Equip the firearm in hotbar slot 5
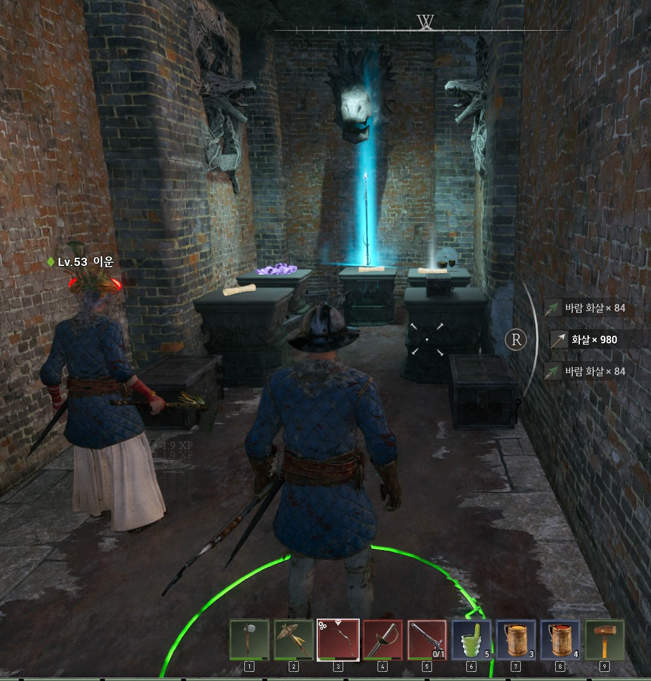 coord(427,639)
